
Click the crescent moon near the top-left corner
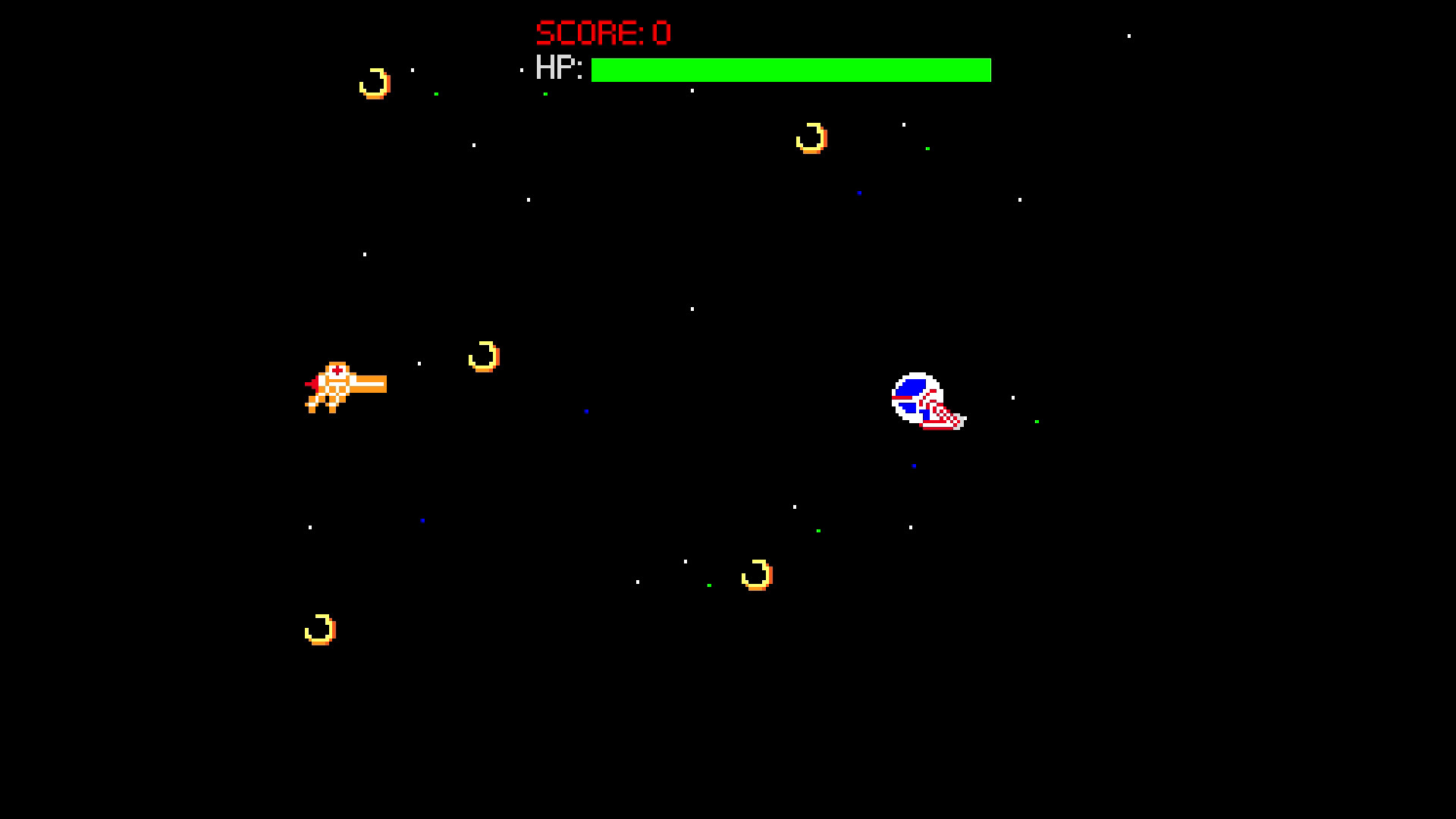click(375, 83)
